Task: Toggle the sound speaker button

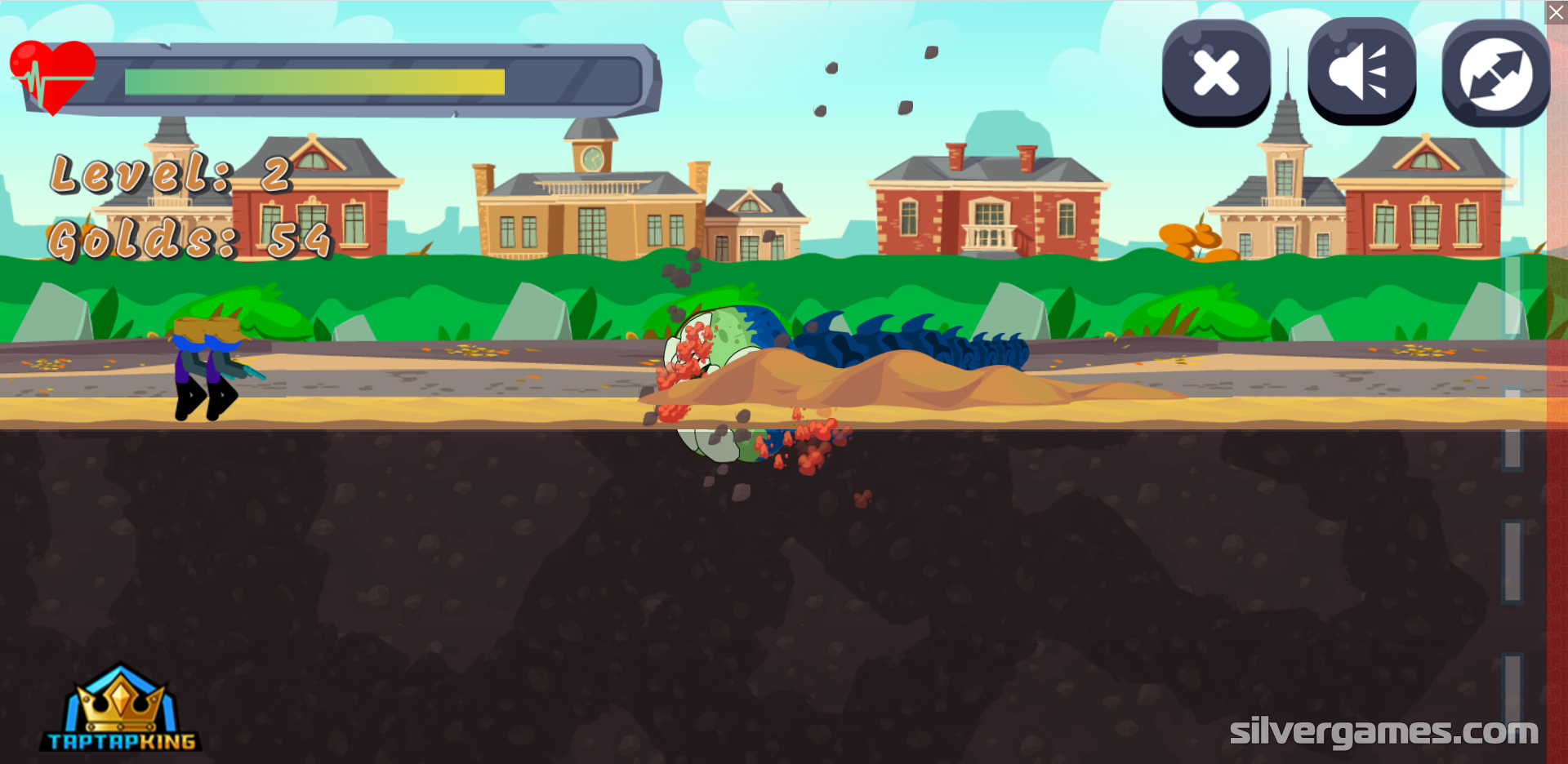Action: click(1361, 73)
